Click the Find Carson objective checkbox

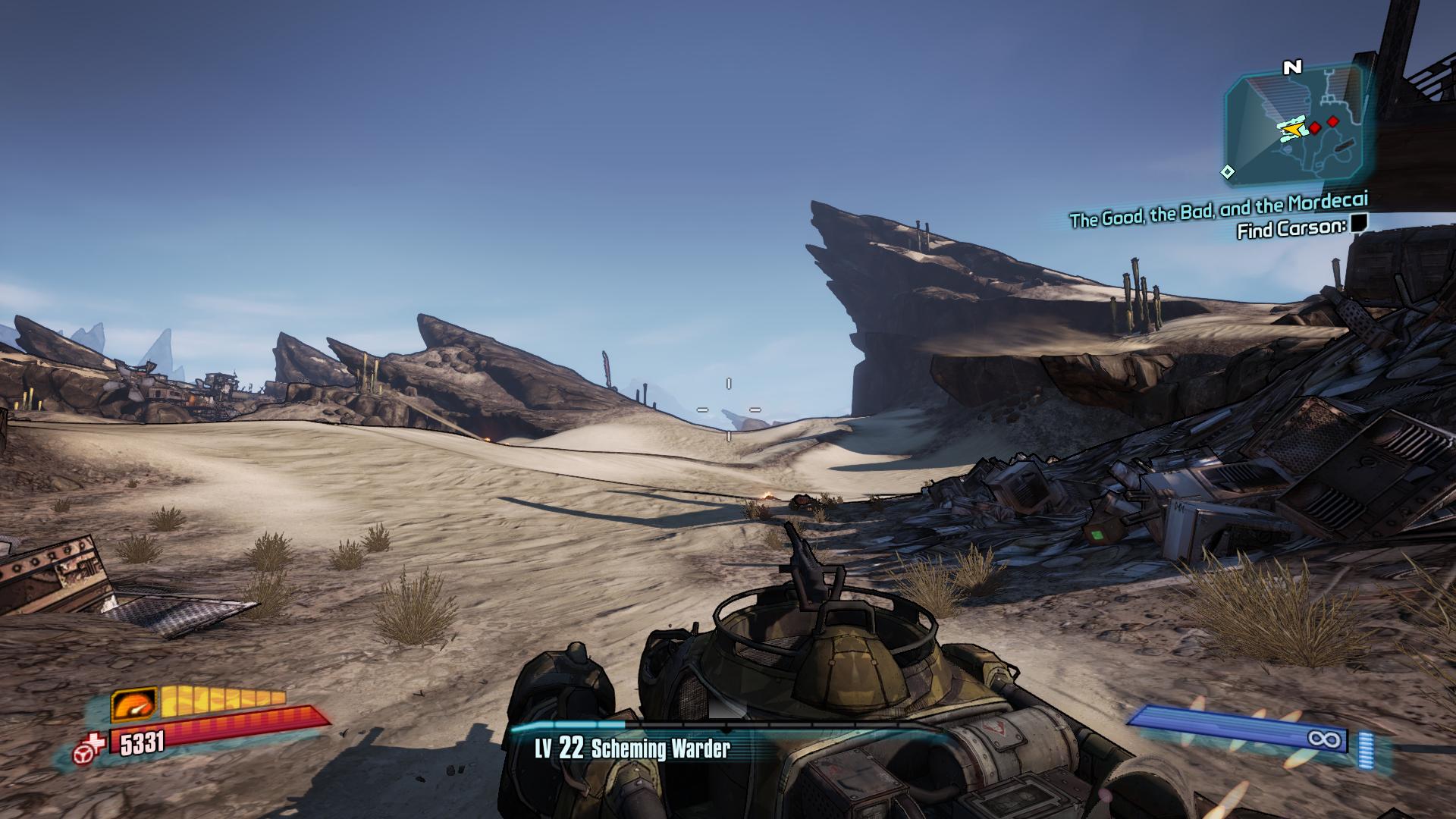coord(1358,223)
